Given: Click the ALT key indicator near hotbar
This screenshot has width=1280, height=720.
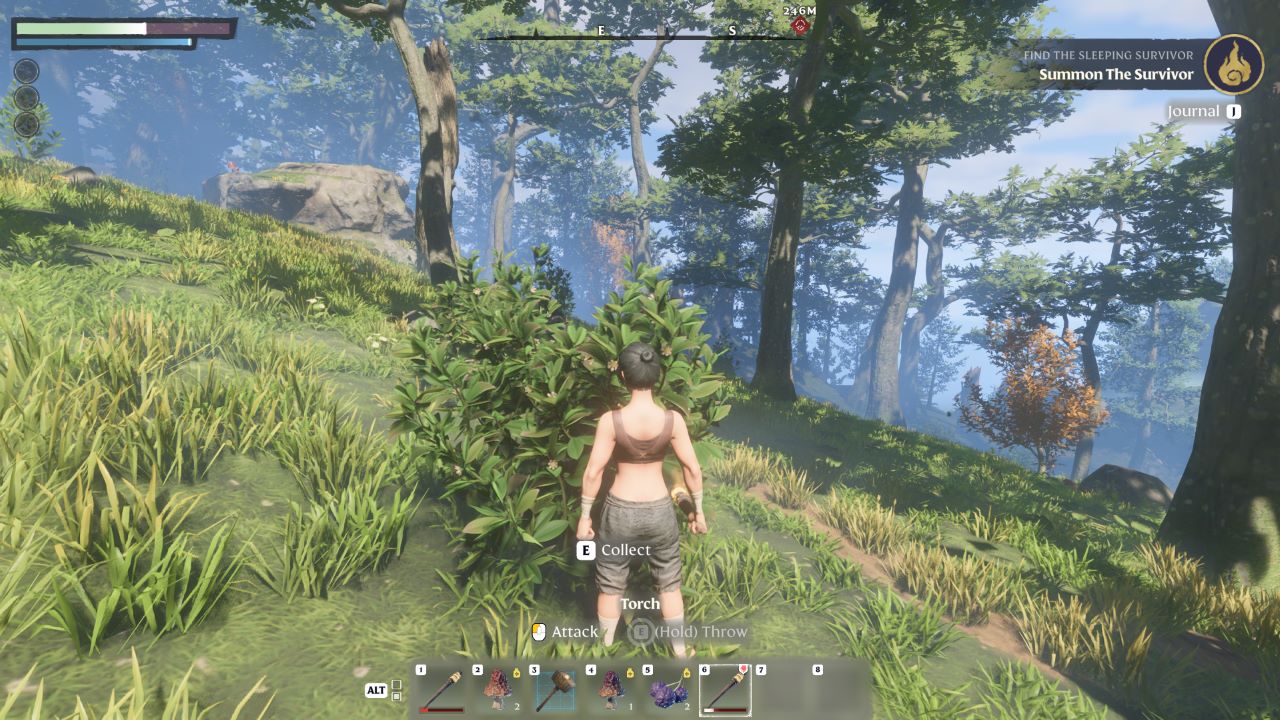Looking at the screenshot, I should coord(375,690).
